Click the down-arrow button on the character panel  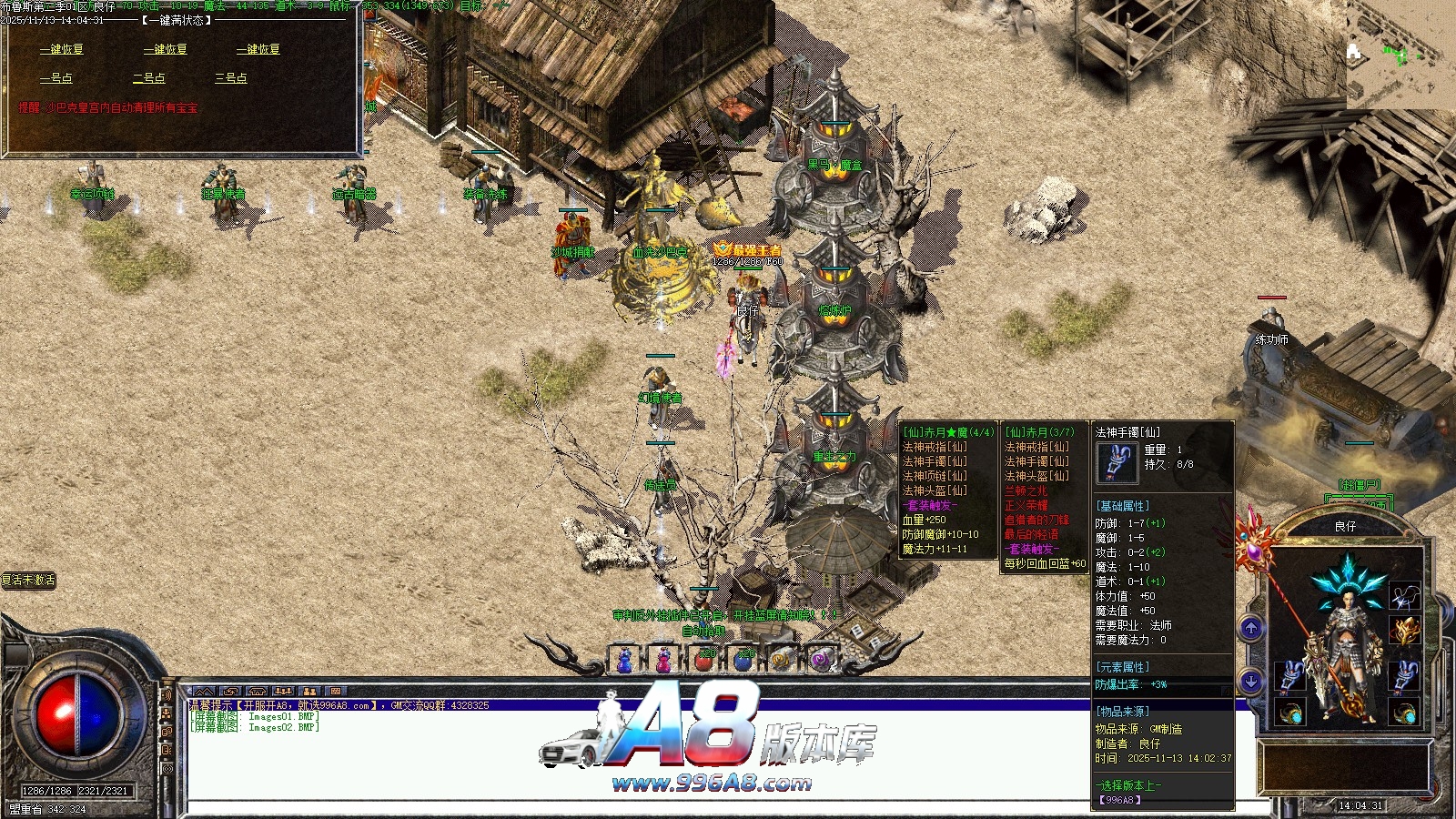(x=1251, y=681)
